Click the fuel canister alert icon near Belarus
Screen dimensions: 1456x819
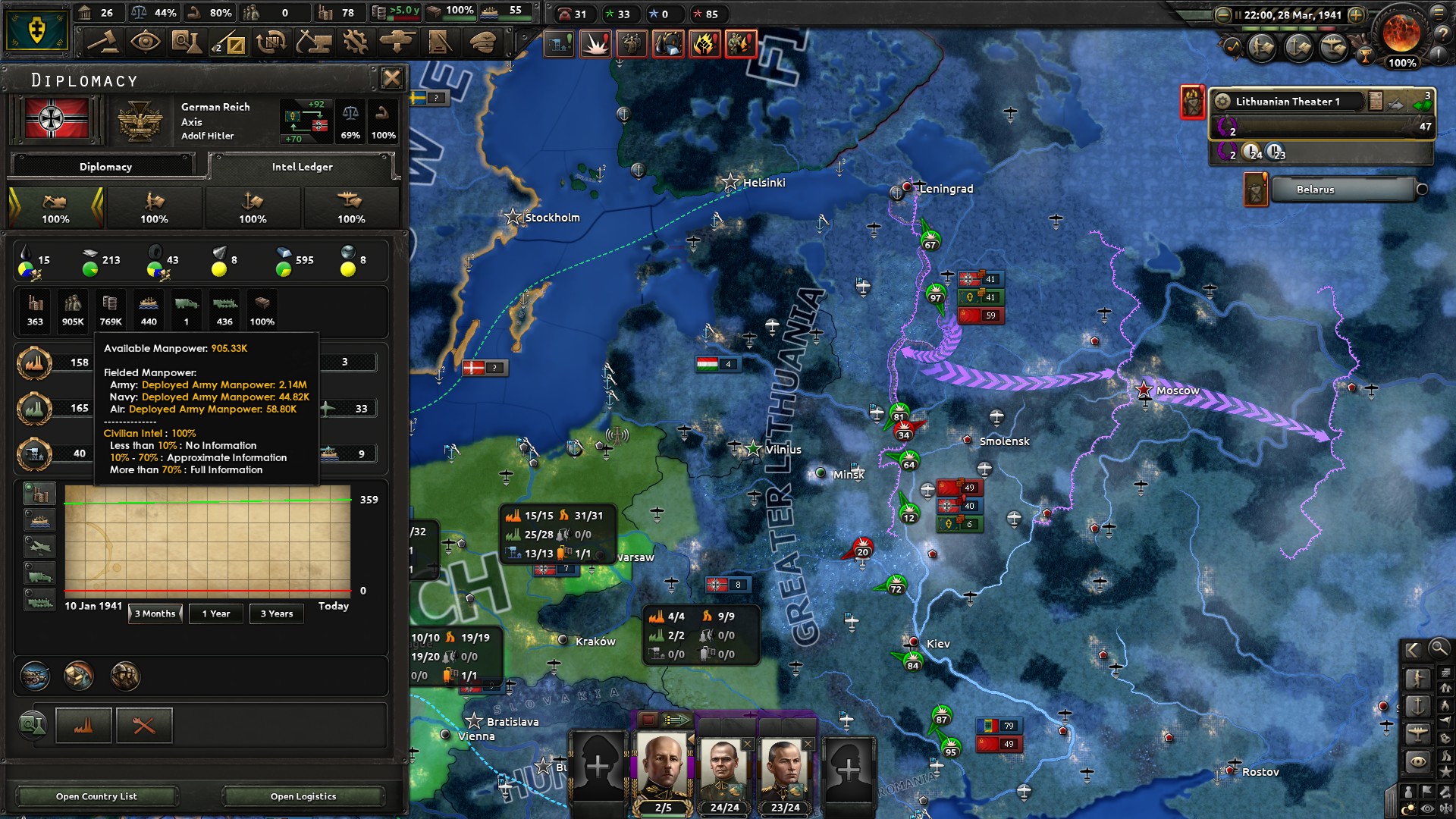pyautogui.click(x=1256, y=191)
